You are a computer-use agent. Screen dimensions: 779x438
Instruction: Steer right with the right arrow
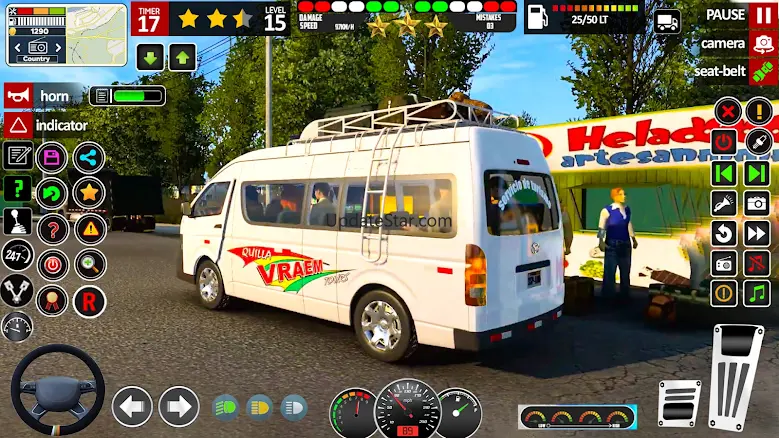click(179, 406)
